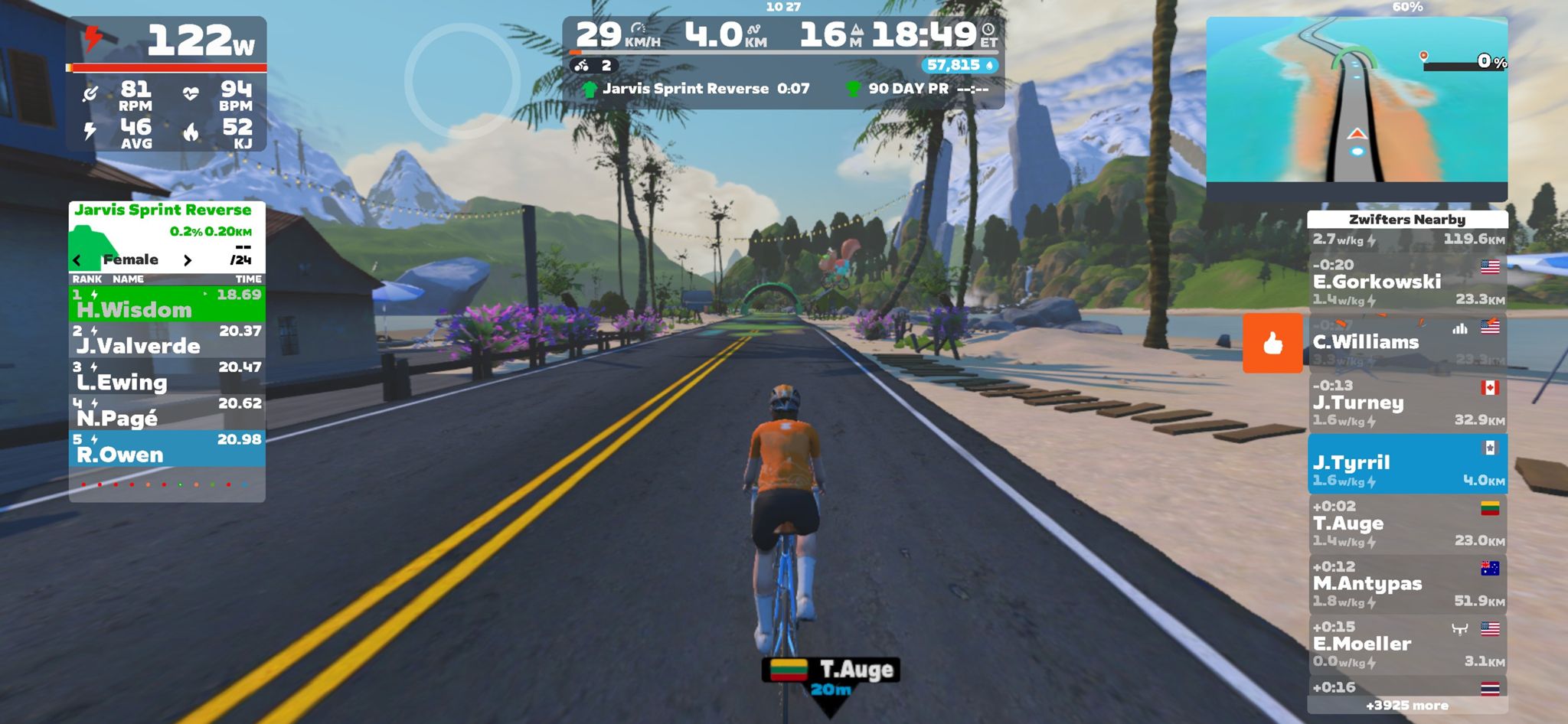The height and width of the screenshot is (724, 1568).
Task: Click the 122w power readout panel
Action: (x=167, y=41)
